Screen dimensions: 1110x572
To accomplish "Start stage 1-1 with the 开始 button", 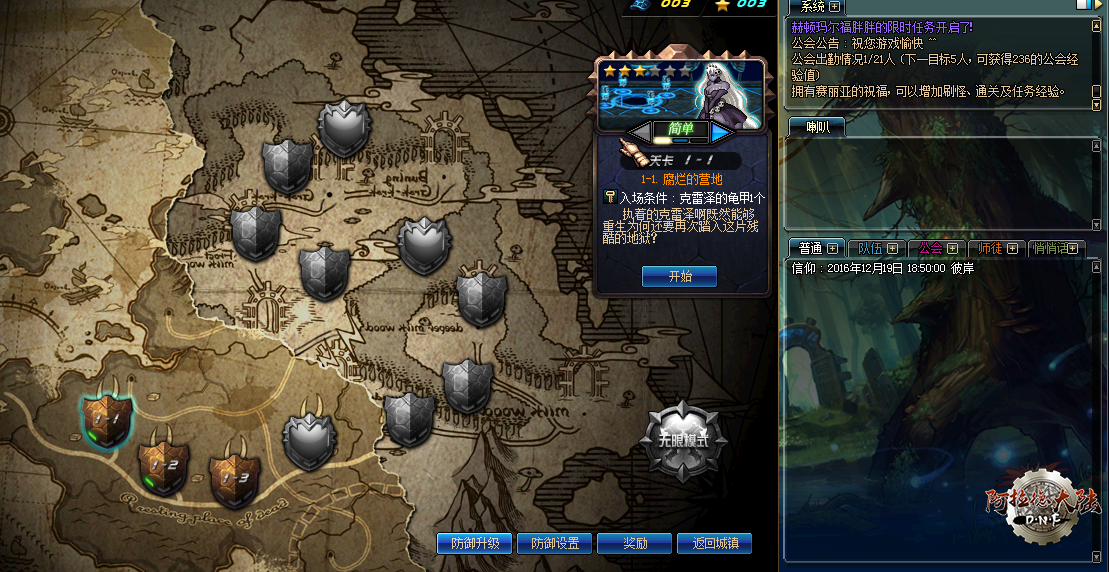I will pyautogui.click(x=680, y=276).
